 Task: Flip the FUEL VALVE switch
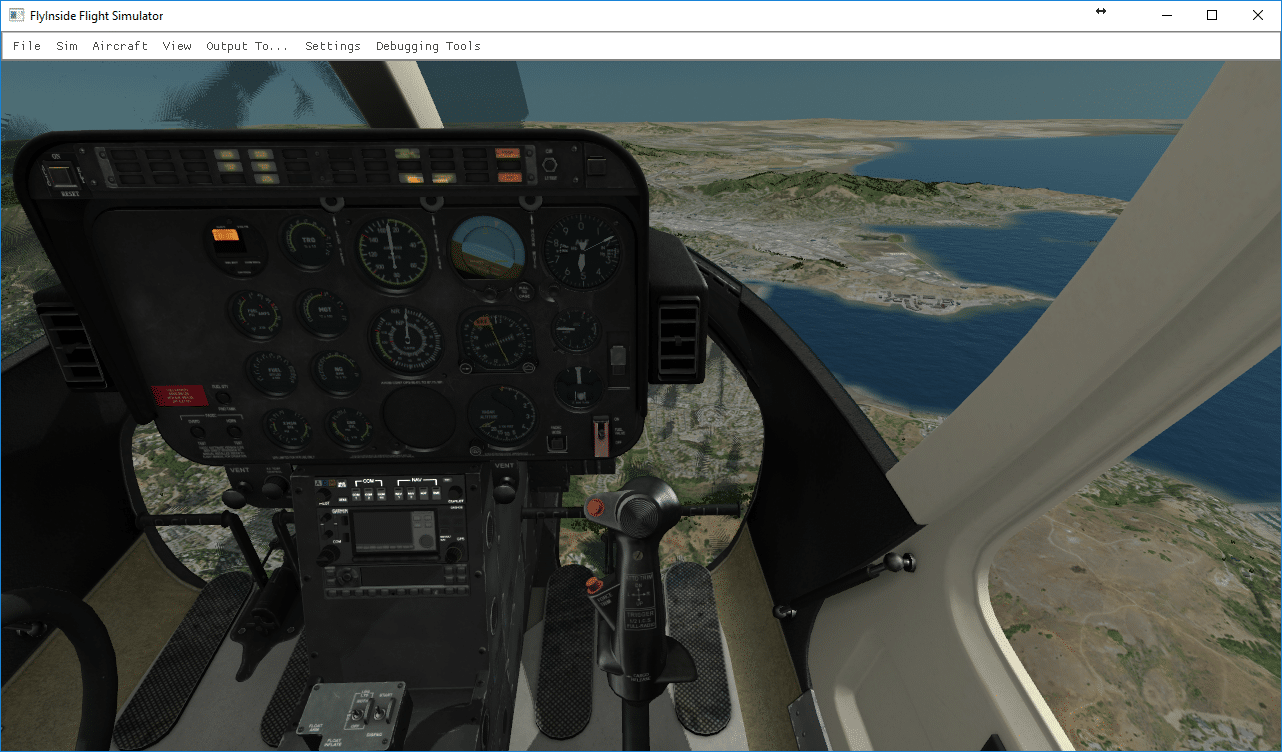coord(602,432)
